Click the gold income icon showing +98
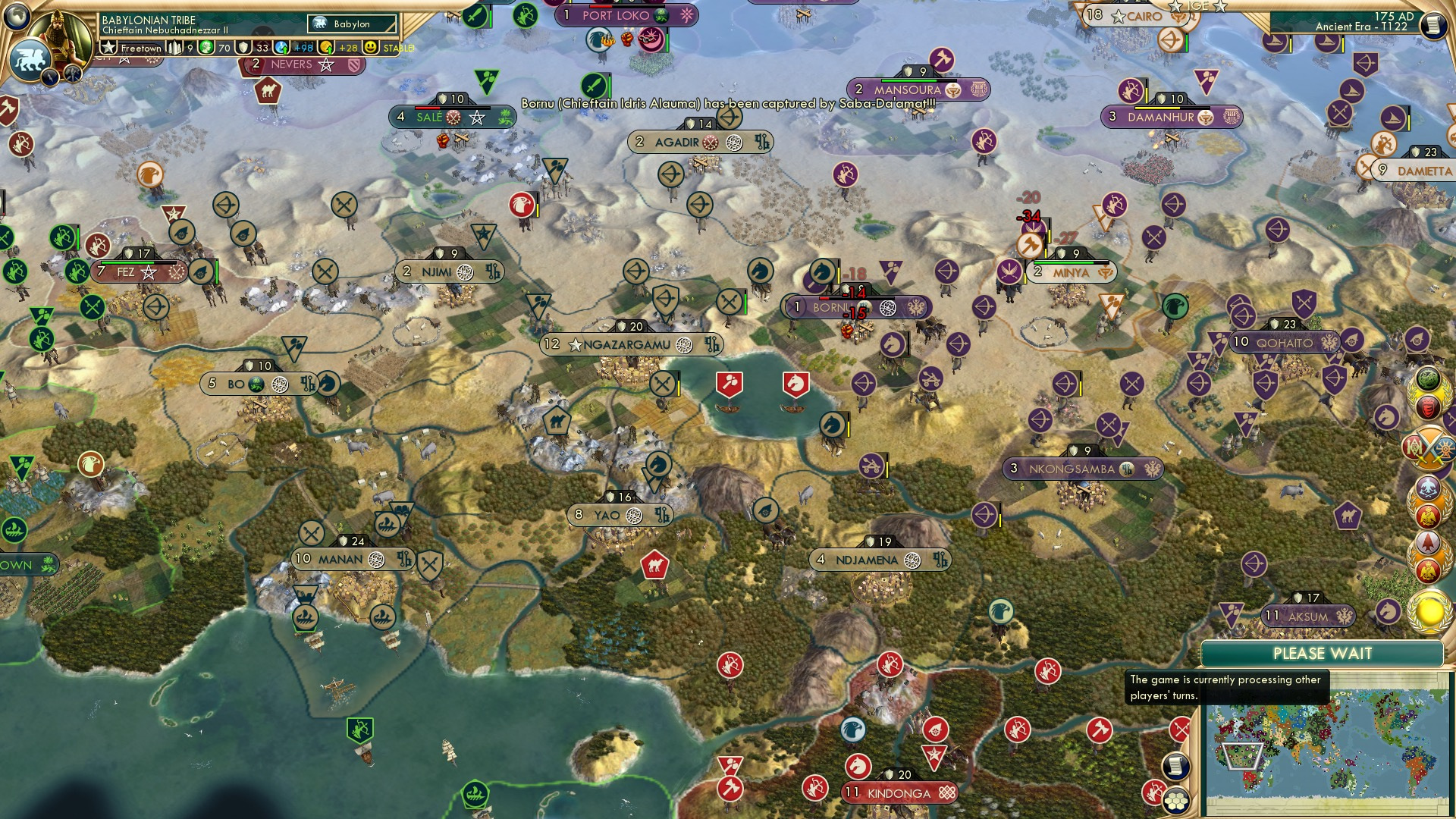This screenshot has width=1456, height=819. pyautogui.click(x=280, y=47)
